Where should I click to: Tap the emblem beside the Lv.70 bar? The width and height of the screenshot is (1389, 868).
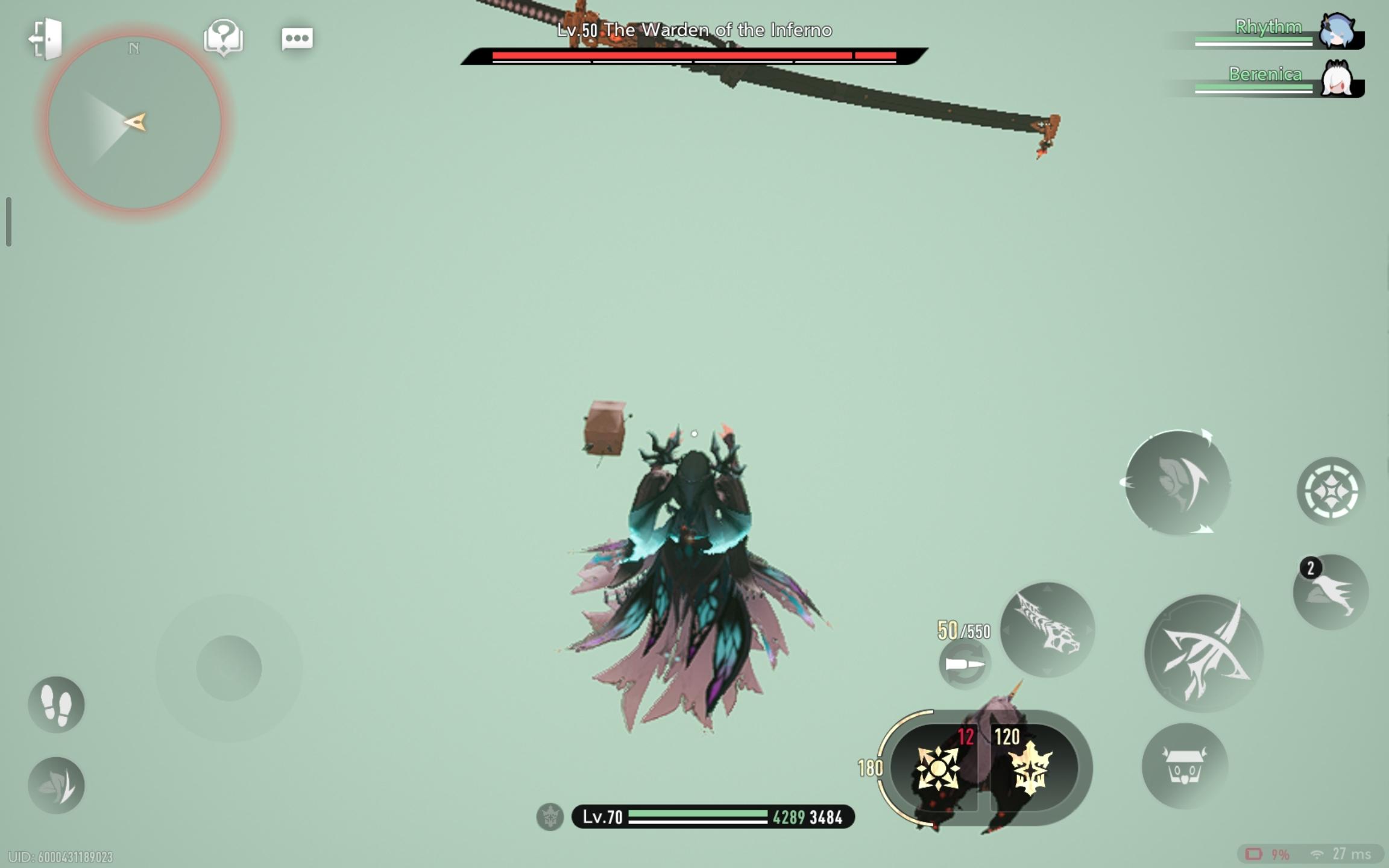(550, 817)
